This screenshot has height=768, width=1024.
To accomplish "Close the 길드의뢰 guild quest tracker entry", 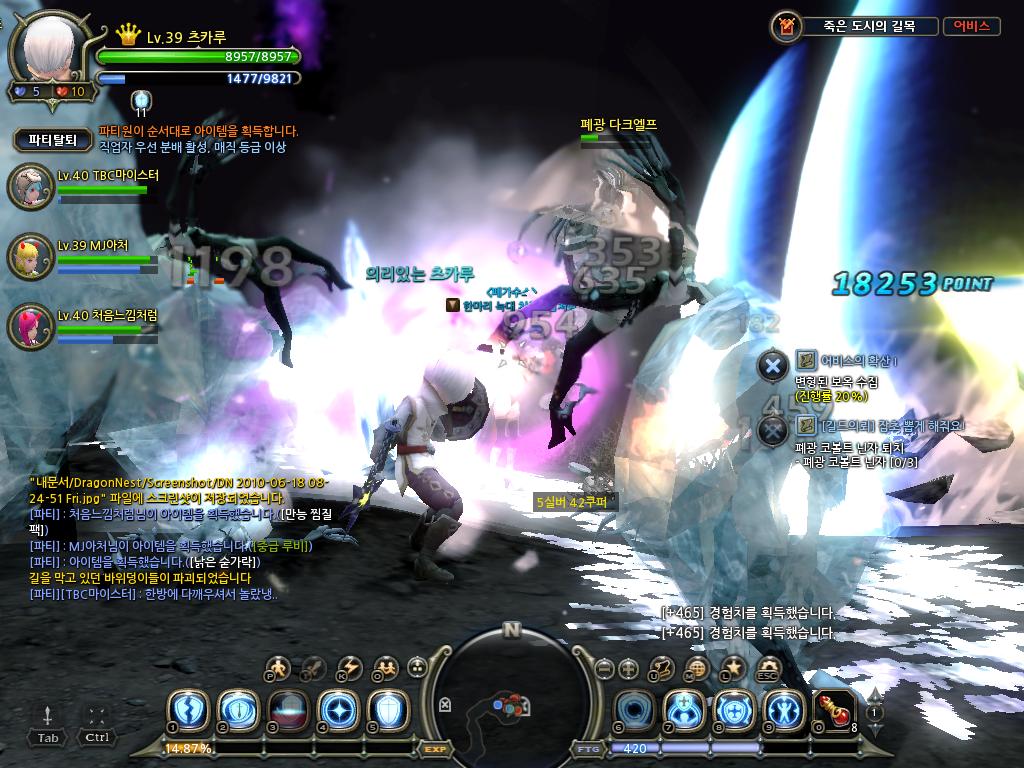I will pos(772,430).
